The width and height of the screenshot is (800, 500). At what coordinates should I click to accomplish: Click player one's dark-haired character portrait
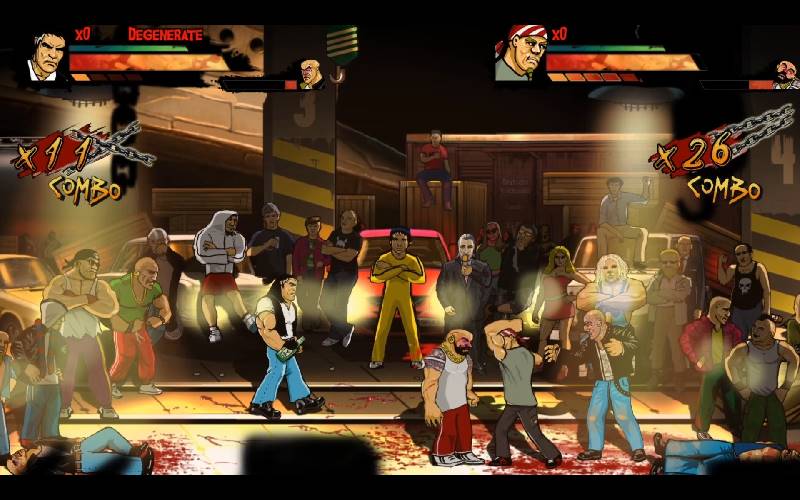pos(46,56)
